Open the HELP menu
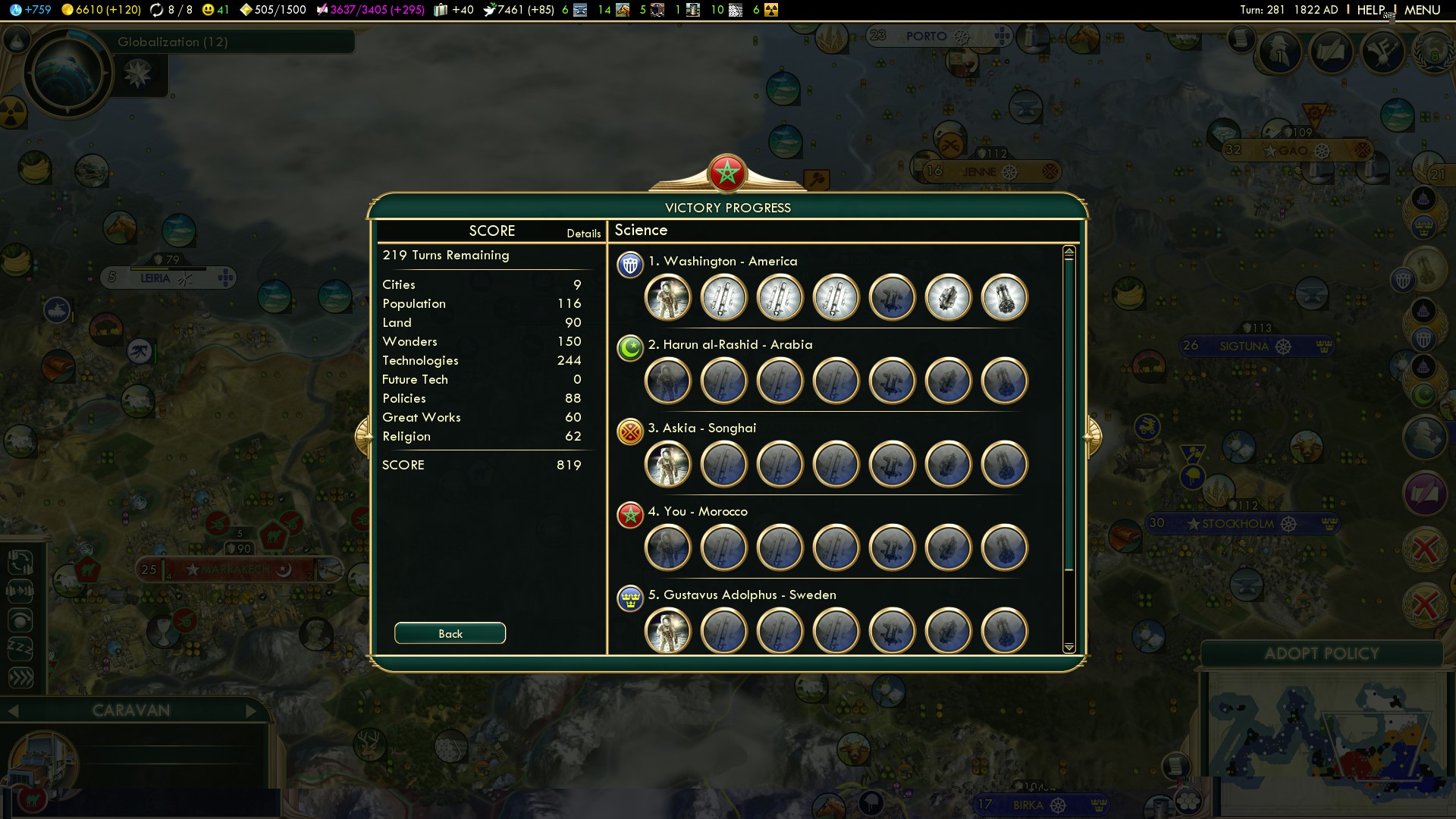This screenshot has width=1456, height=819. click(1370, 10)
